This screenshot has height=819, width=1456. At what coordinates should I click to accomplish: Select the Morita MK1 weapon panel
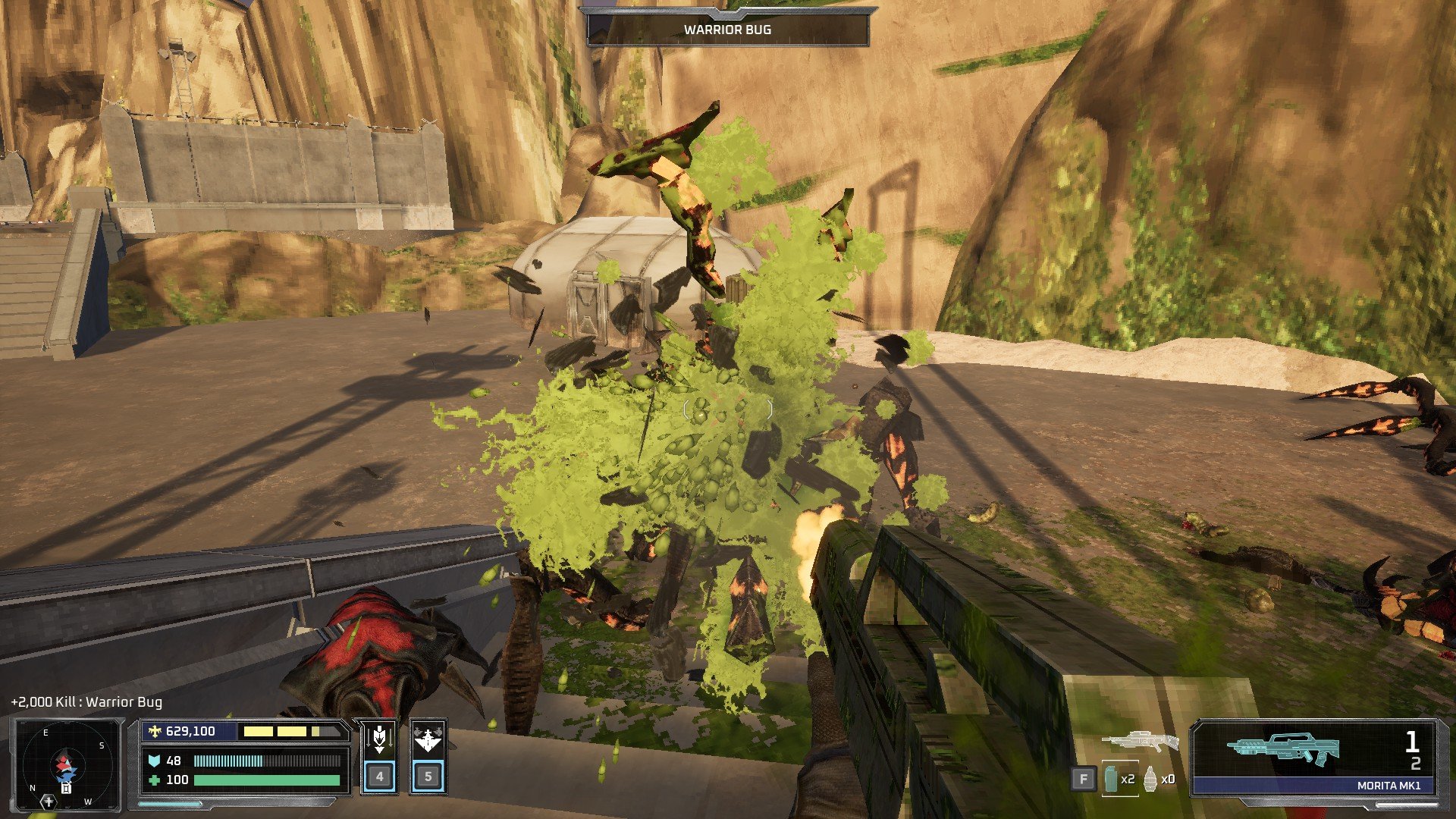click(1314, 757)
